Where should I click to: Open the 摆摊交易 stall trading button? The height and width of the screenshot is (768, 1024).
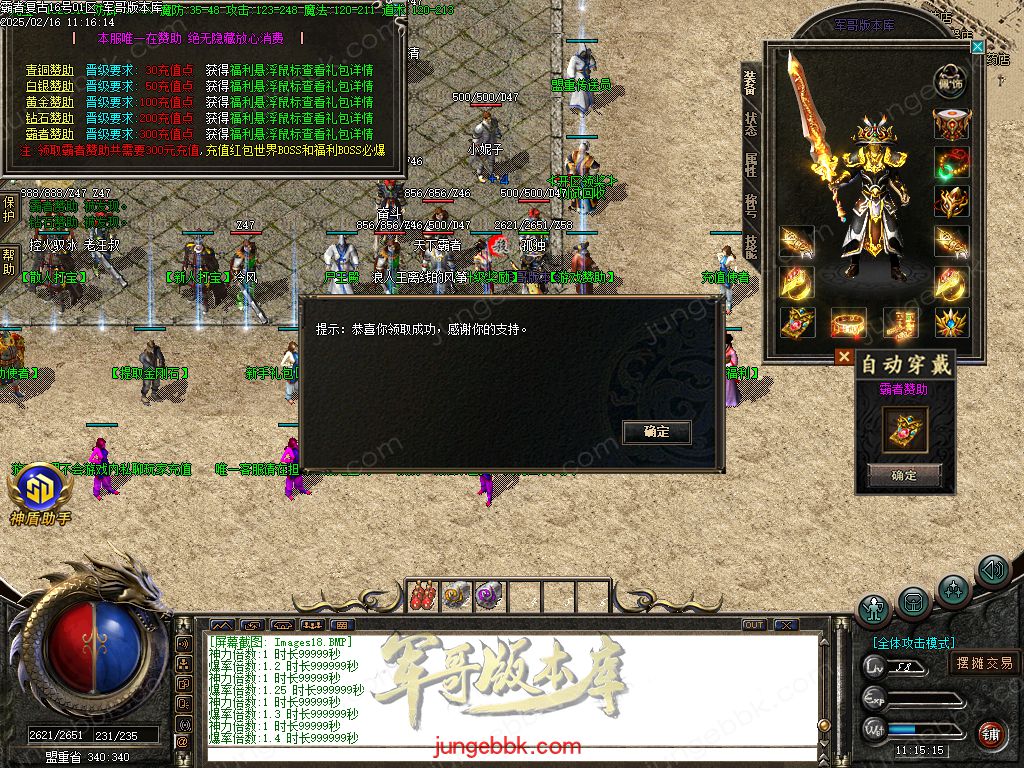tap(984, 662)
